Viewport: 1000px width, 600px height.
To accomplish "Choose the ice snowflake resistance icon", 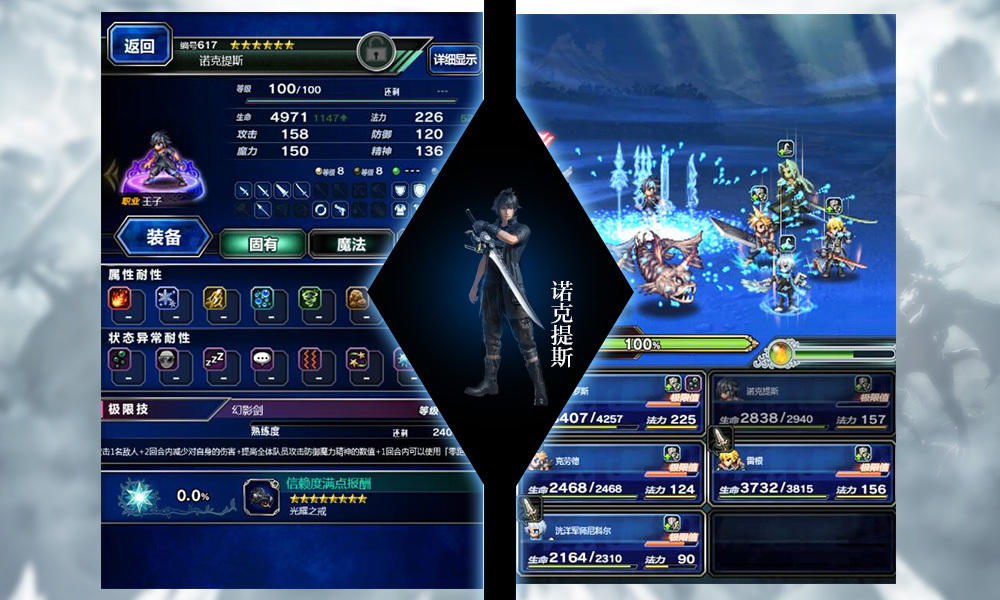I will (167, 300).
